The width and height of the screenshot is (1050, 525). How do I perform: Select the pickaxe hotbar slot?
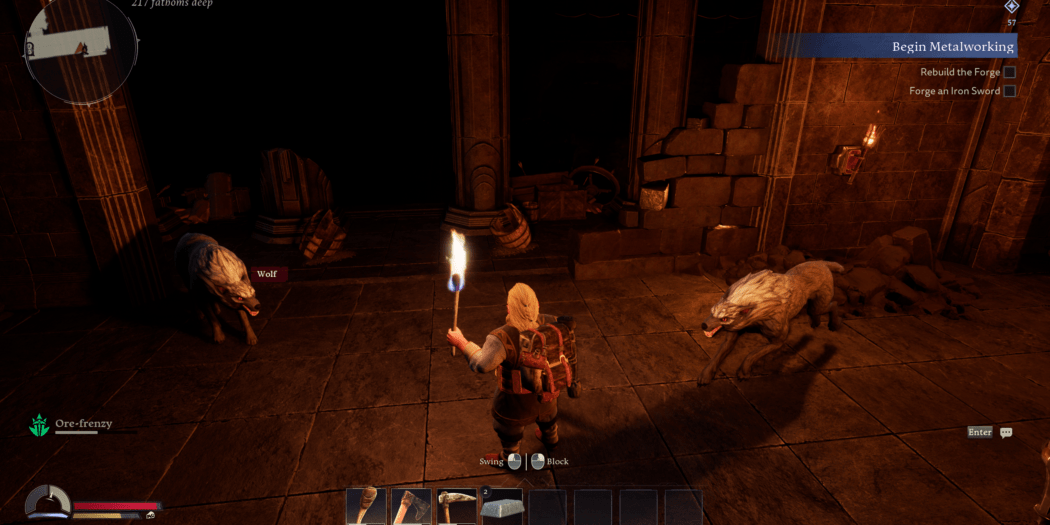click(x=457, y=507)
